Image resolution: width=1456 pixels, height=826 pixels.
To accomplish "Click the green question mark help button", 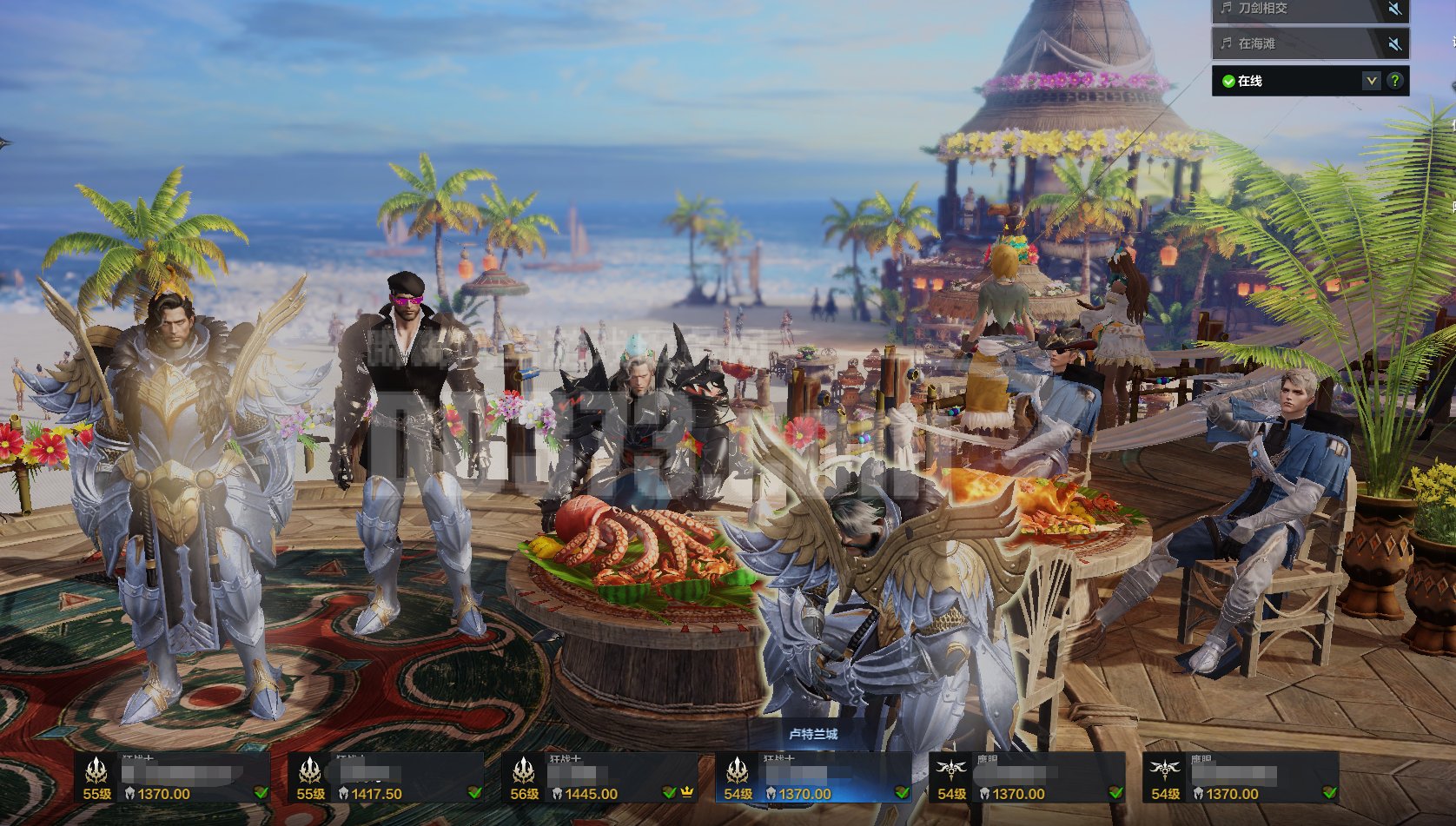I will click(1395, 81).
